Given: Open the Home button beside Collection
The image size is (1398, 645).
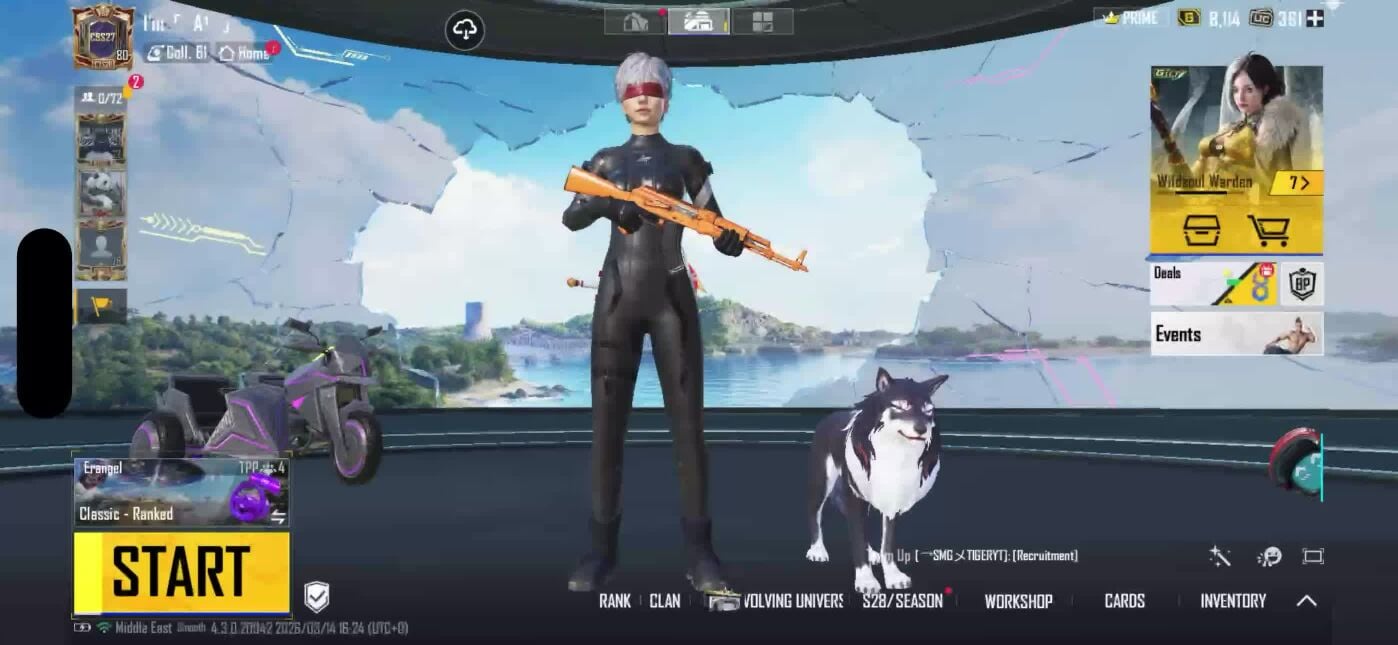Looking at the screenshot, I should coord(245,53).
